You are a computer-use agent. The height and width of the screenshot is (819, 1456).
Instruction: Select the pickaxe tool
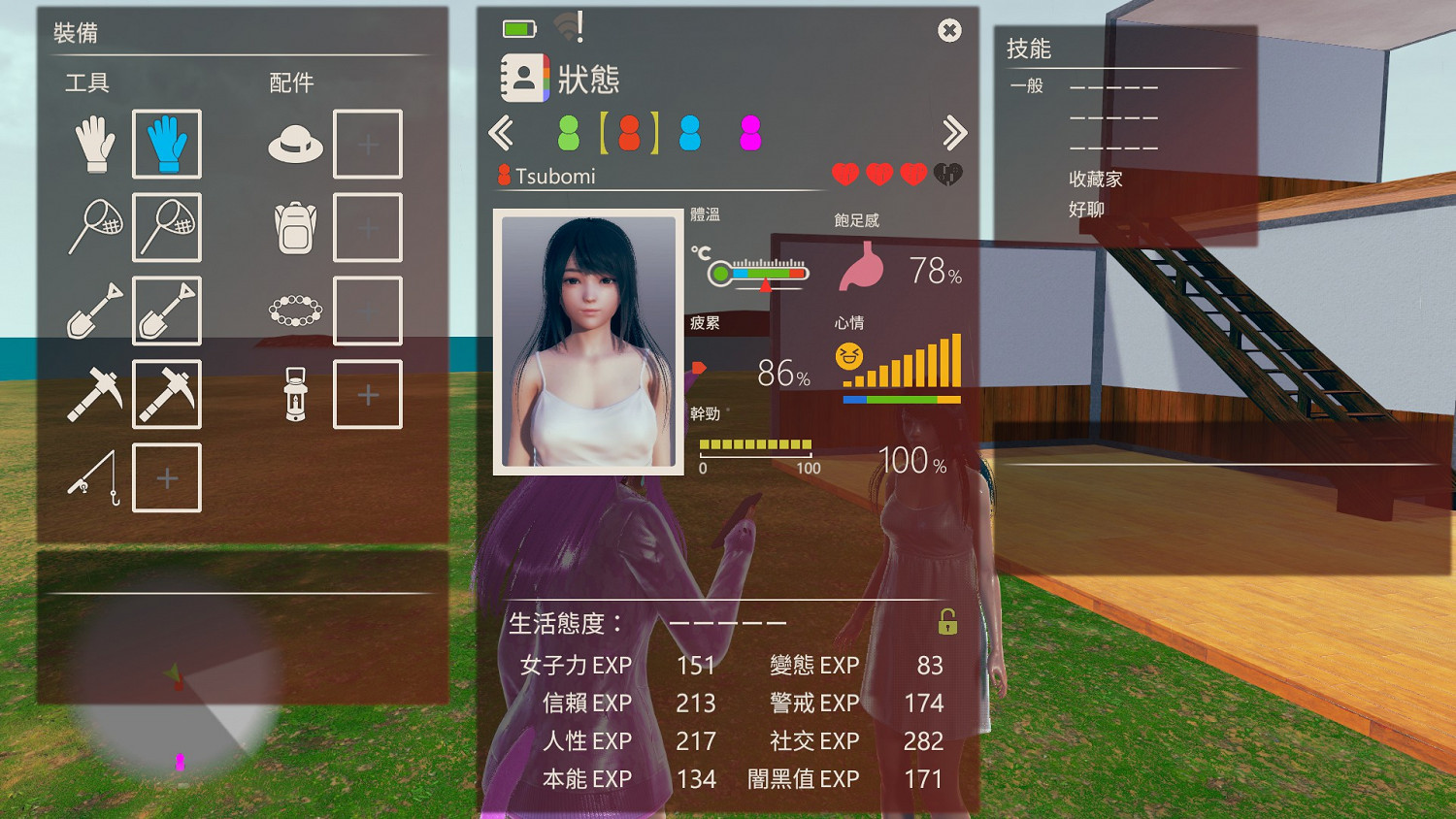pos(94,394)
